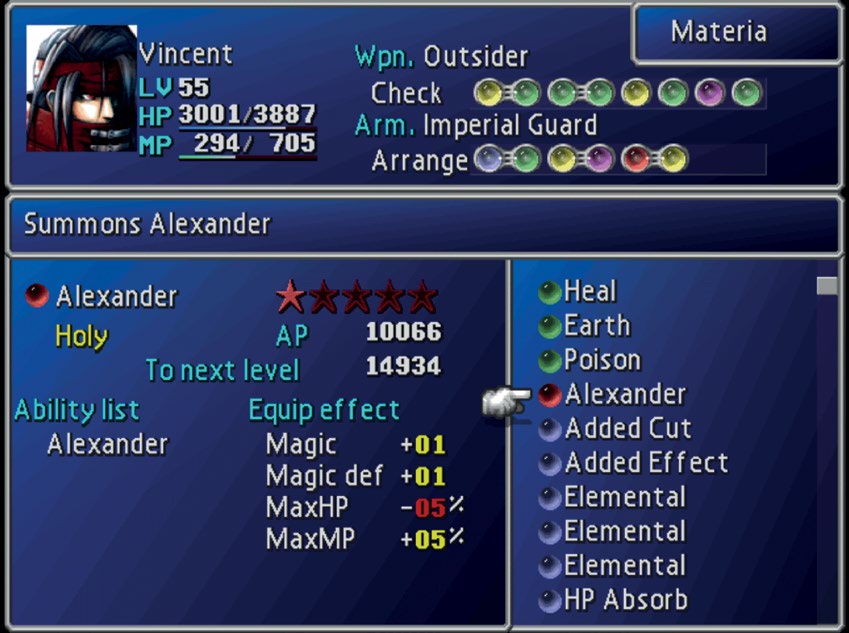The width and height of the screenshot is (849, 633).
Task: Select the red summon materia in the armor slots
Action: (636, 159)
